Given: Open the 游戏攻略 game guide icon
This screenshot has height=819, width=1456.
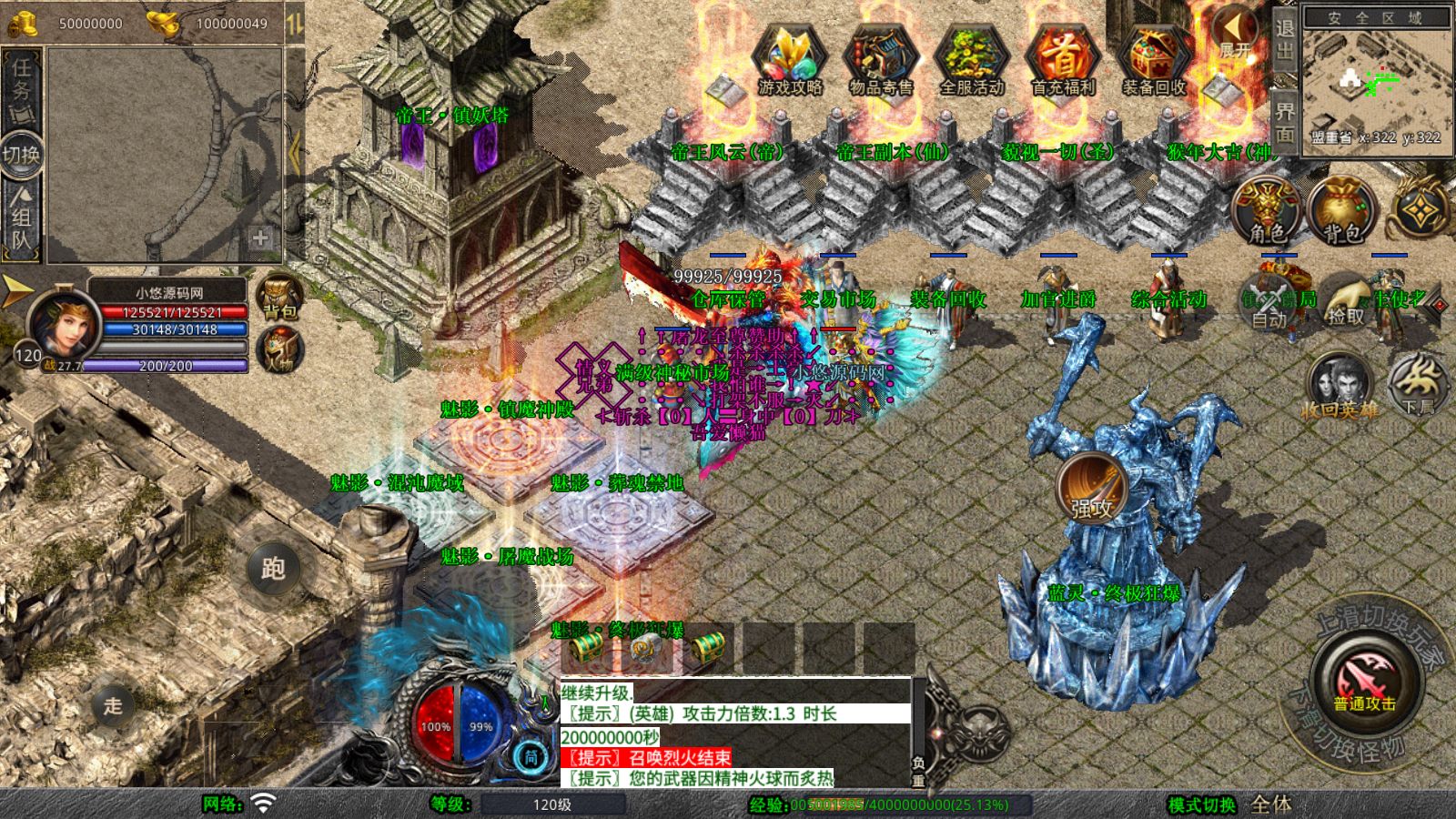Looking at the screenshot, I should 789,58.
